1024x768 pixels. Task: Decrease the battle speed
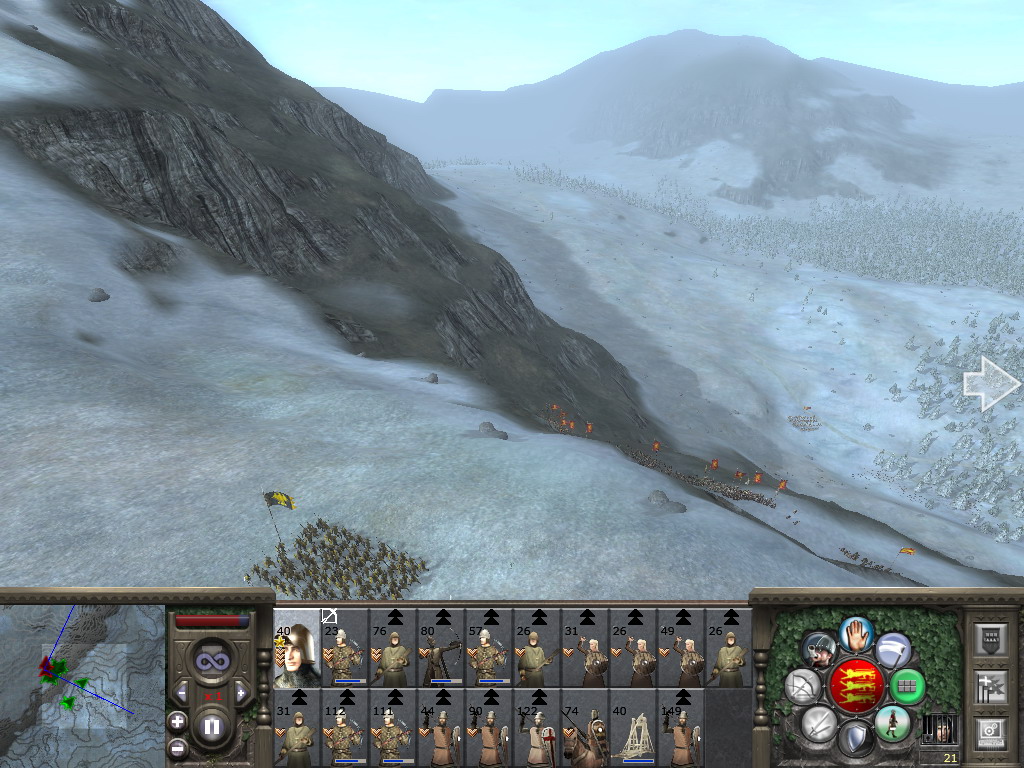click(x=182, y=693)
